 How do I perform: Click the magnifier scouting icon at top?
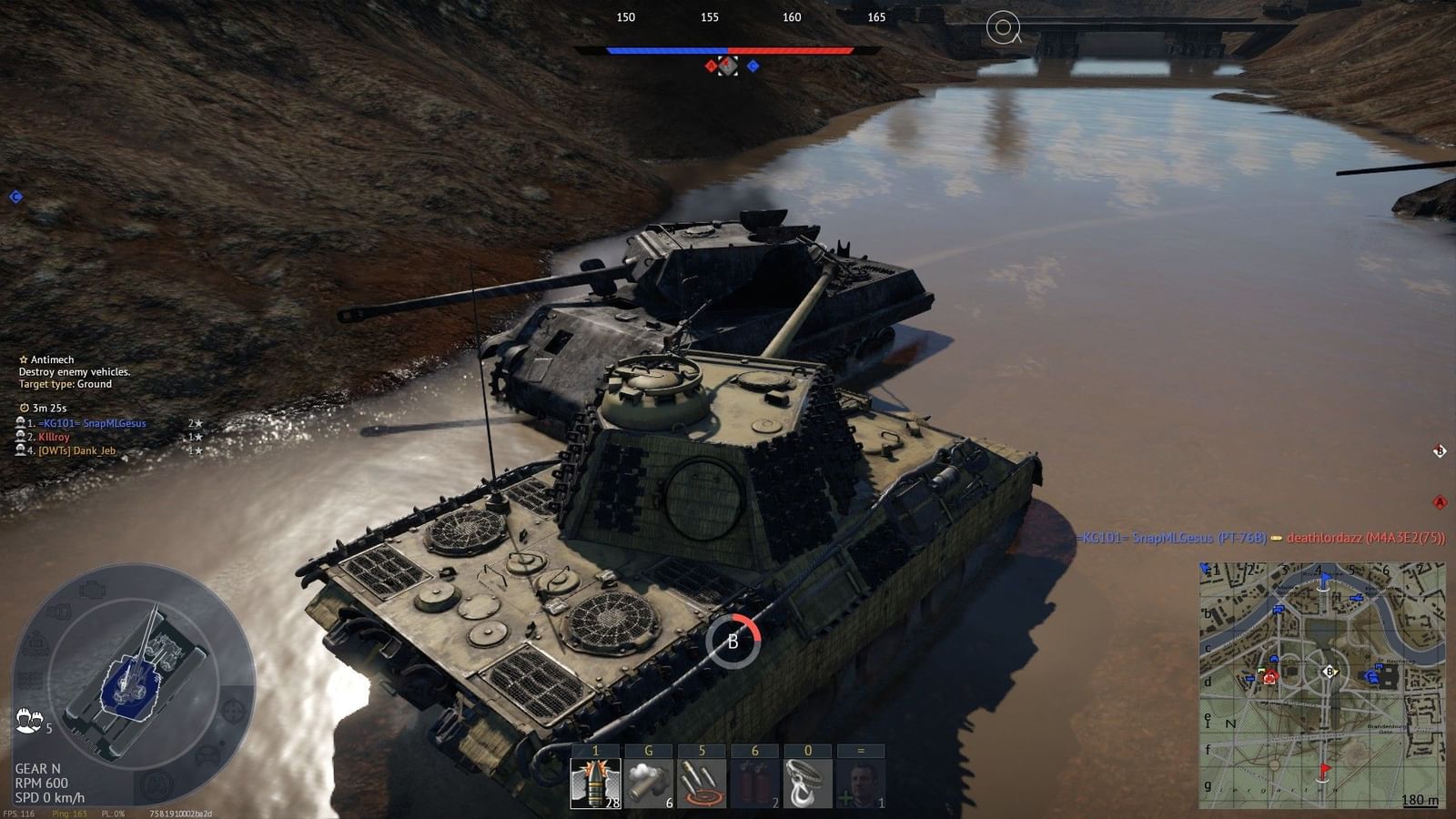1003,27
